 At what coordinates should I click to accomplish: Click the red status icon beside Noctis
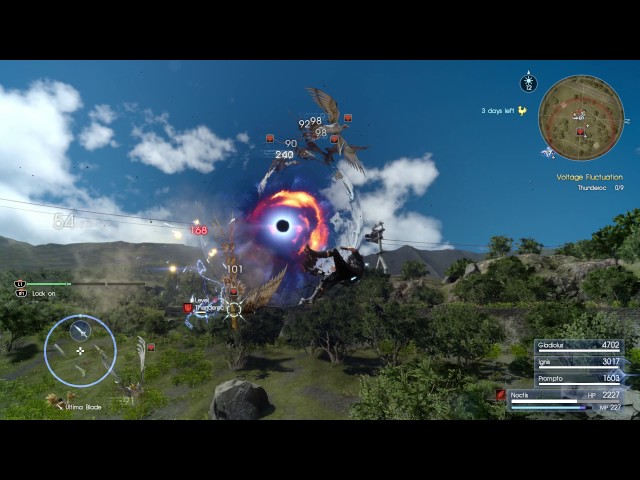coord(501,395)
